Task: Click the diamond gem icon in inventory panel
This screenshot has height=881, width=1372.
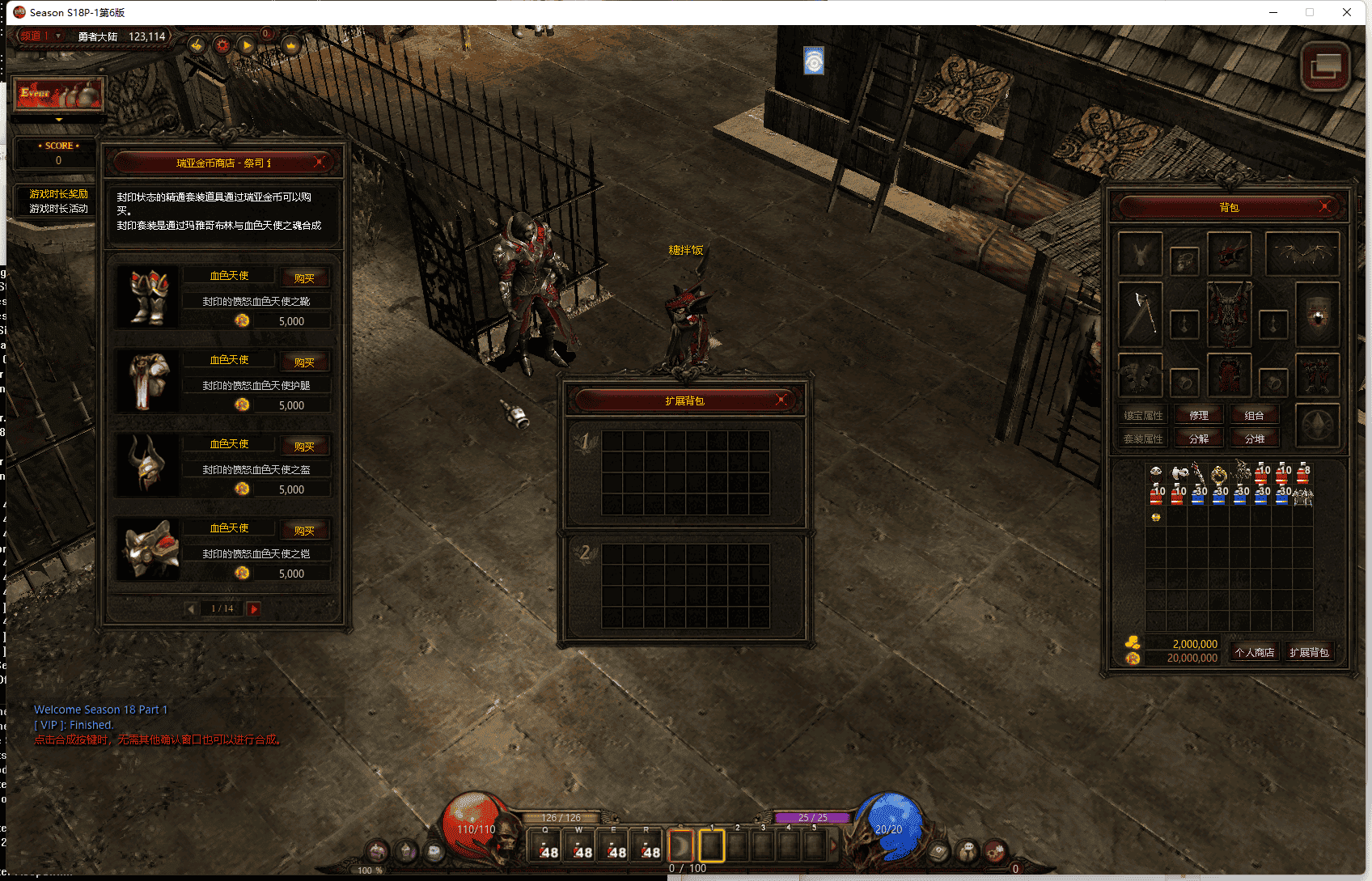Action: point(1318,426)
